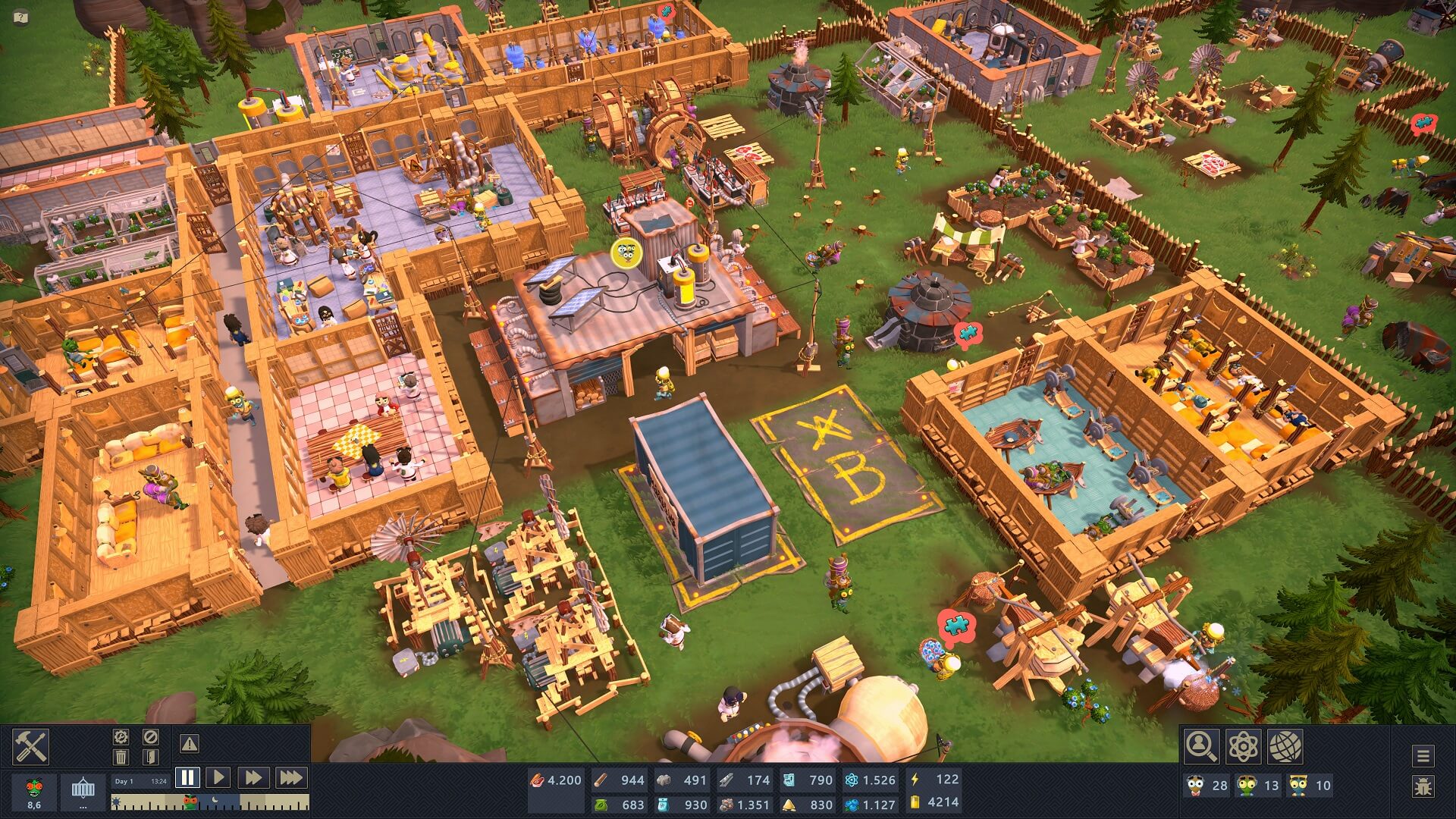Click the question mark help icon
This screenshot has width=1456, height=819.
click(21, 16)
